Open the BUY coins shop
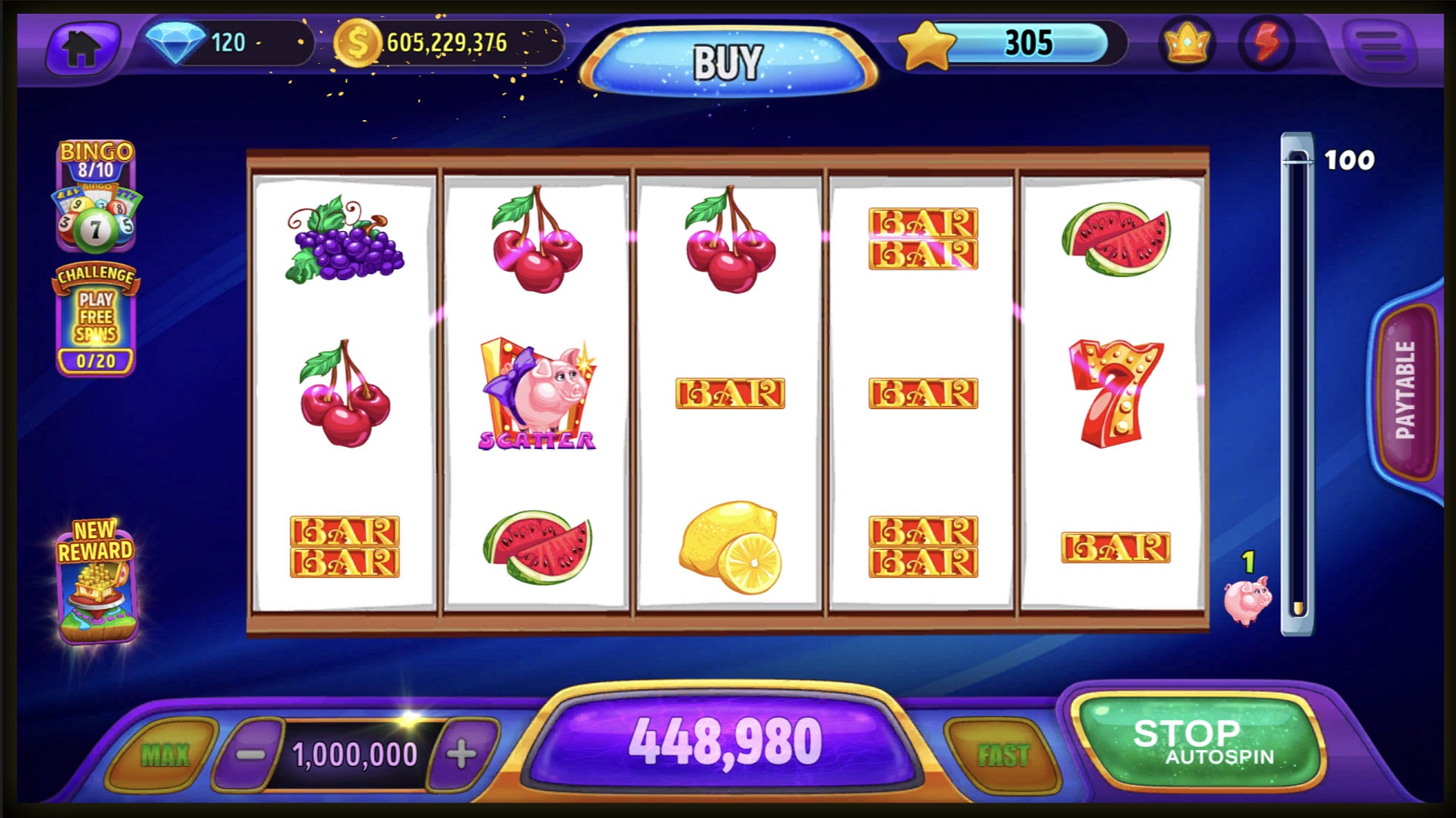Viewport: 1456px width, 818px height. [727, 62]
